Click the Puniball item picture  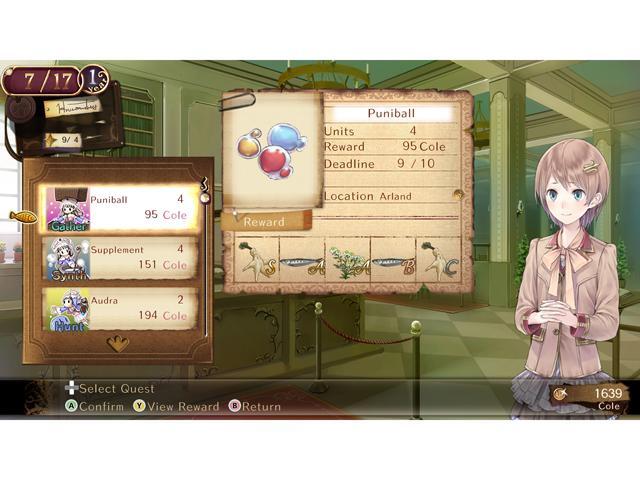270,150
